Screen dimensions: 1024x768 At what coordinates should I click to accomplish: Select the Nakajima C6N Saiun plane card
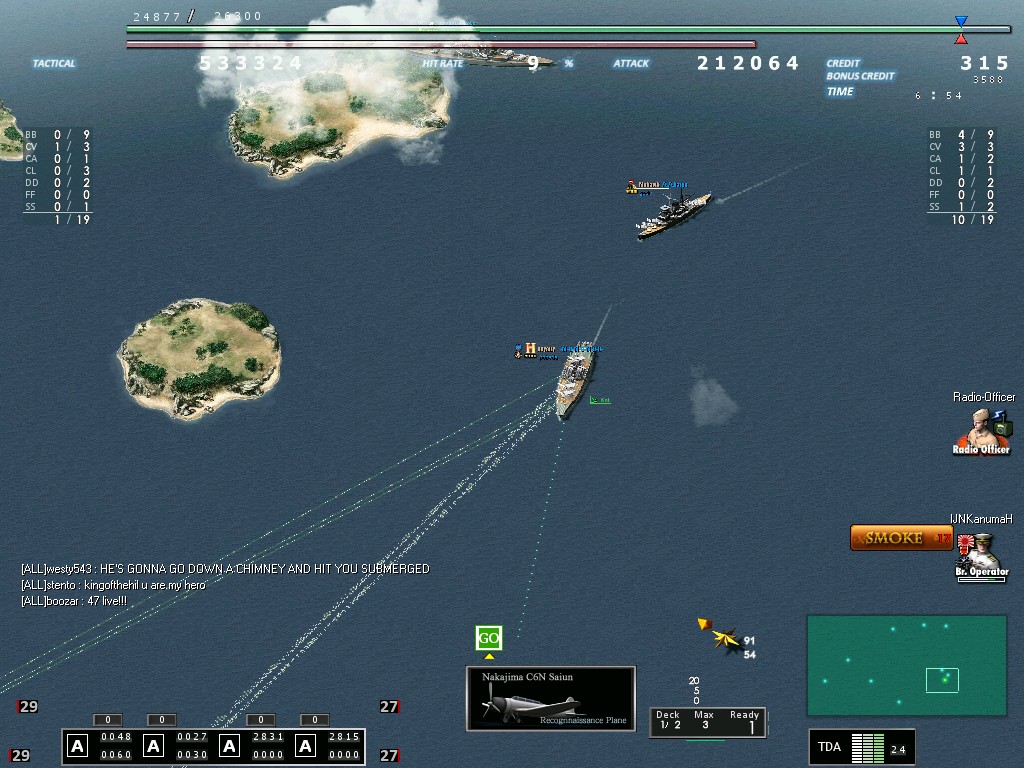pos(551,698)
